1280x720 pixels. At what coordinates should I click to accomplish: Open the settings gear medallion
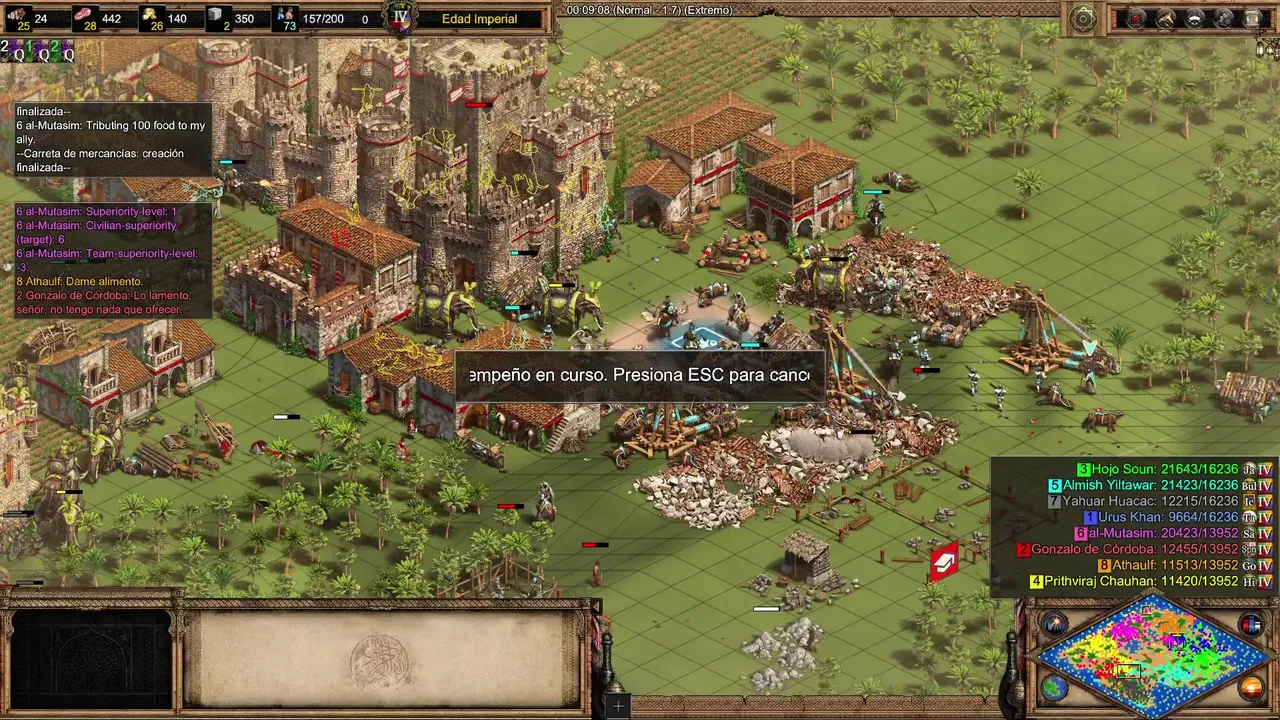pyautogui.click(x=1083, y=18)
